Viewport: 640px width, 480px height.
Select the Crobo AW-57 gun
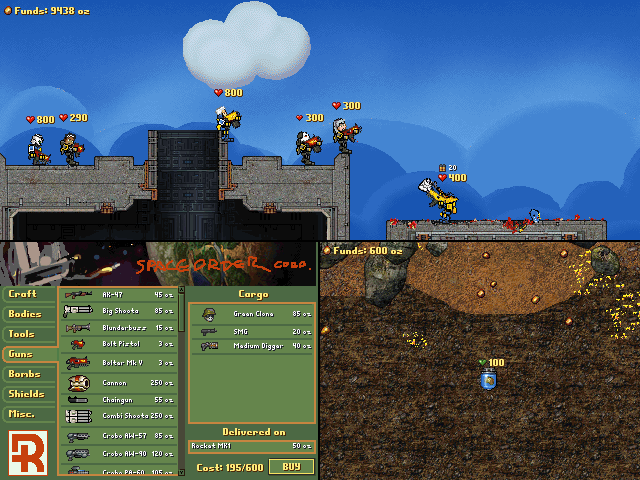pos(120,436)
